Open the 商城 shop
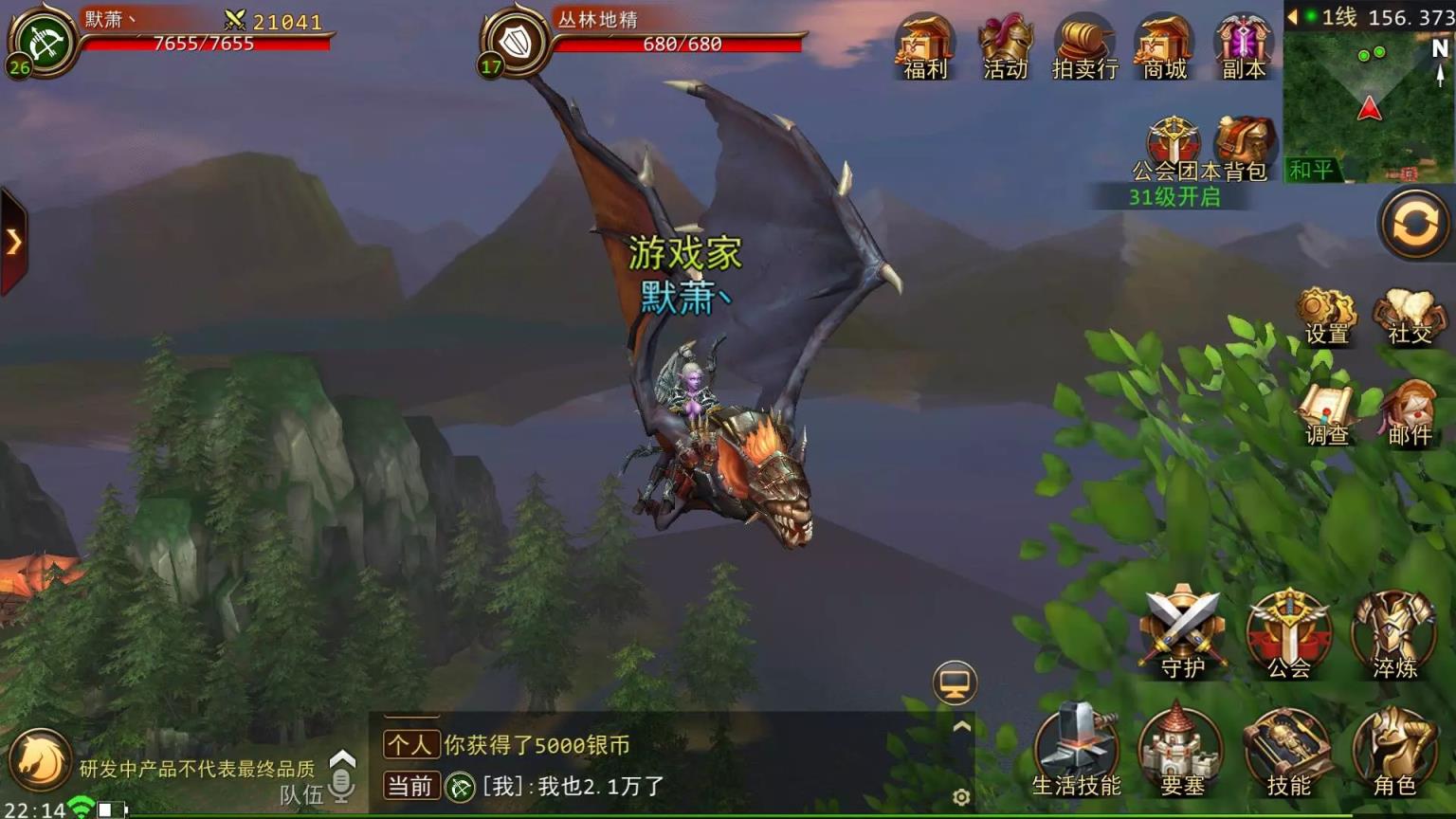 coord(1164,45)
